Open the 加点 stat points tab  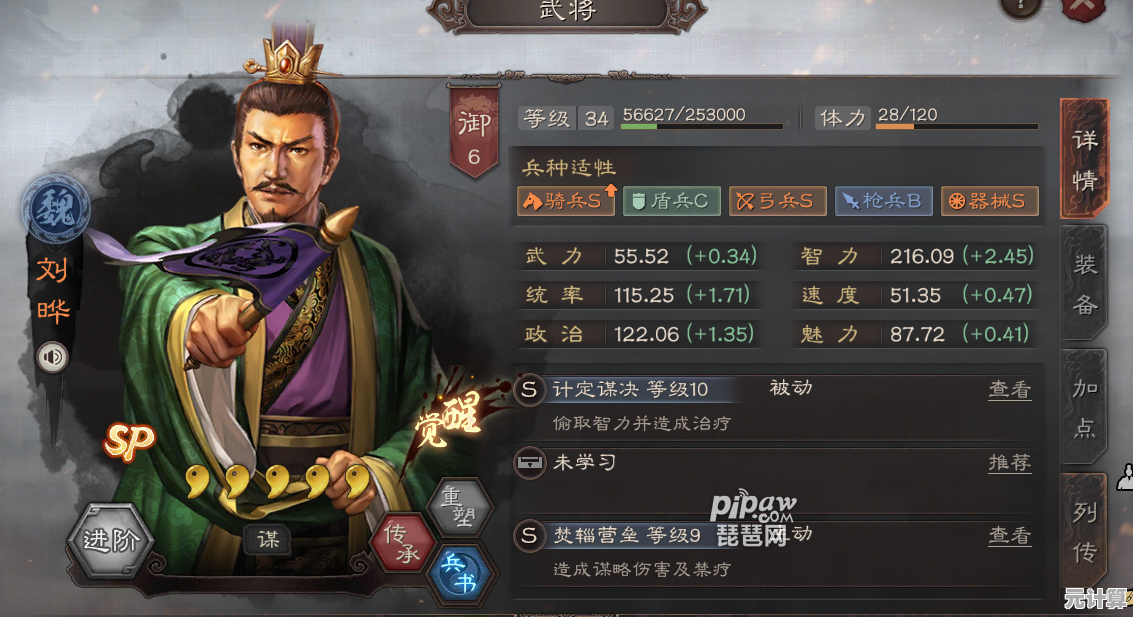pos(1085,408)
